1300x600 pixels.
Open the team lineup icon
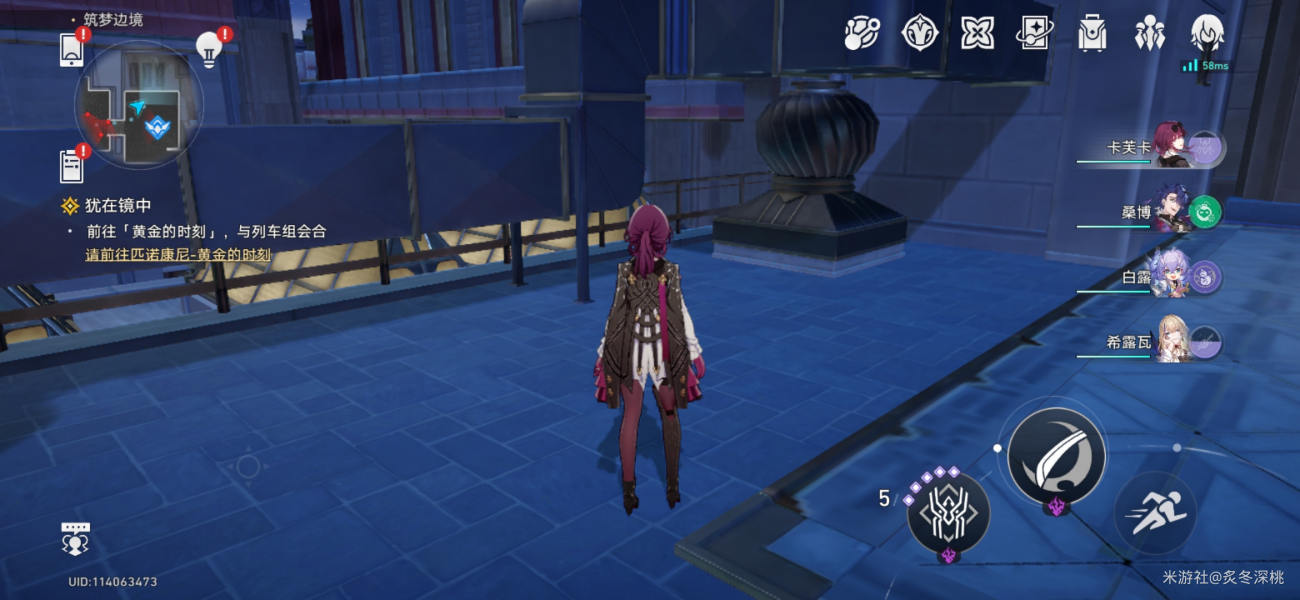click(x=1150, y=34)
